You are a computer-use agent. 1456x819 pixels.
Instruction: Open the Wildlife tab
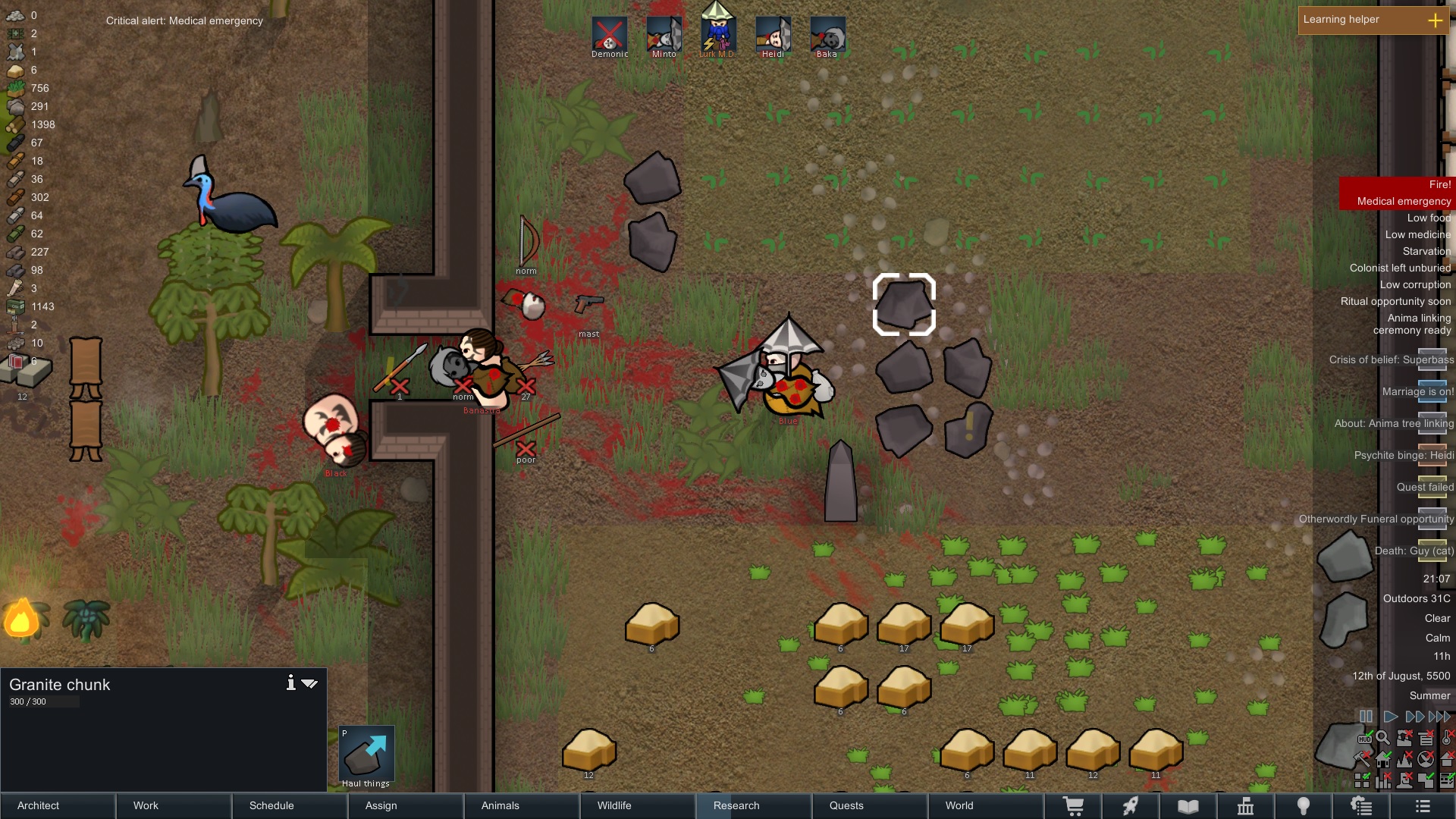click(638, 805)
